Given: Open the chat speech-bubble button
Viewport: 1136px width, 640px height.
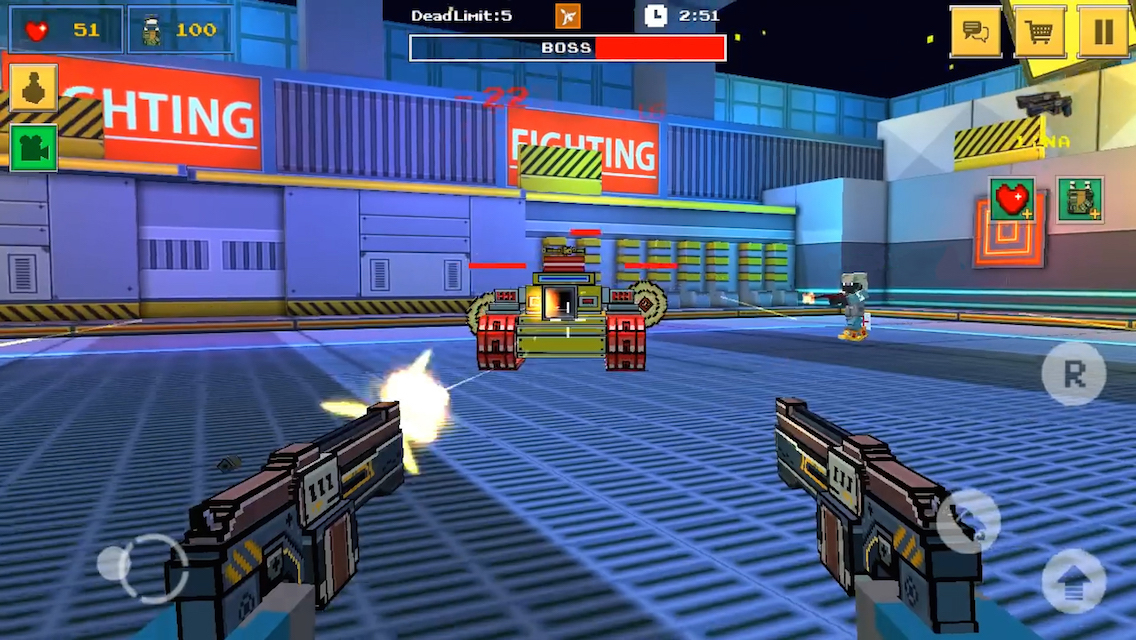Looking at the screenshot, I should [975, 32].
